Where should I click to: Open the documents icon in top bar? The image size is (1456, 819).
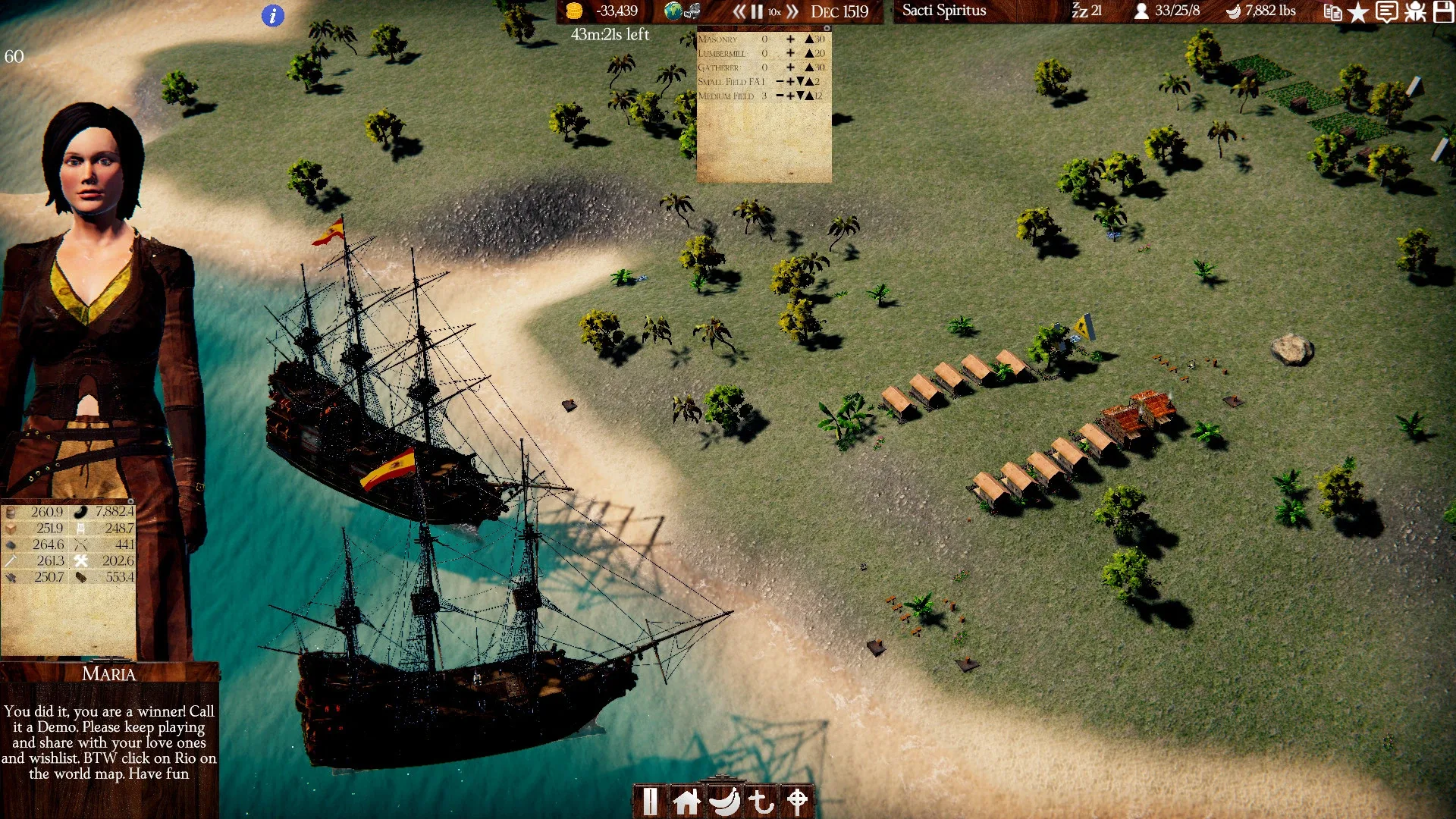click(1332, 12)
